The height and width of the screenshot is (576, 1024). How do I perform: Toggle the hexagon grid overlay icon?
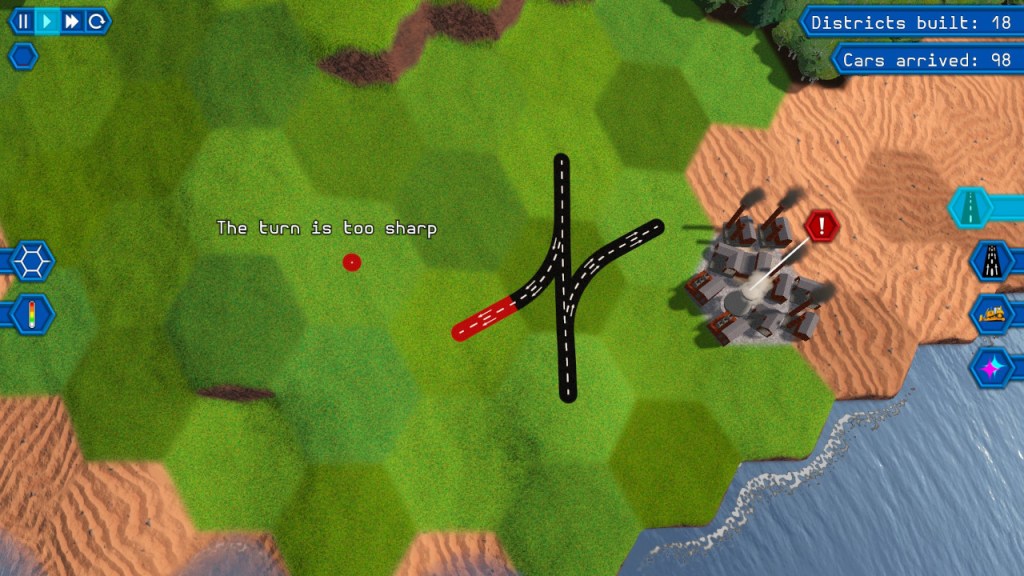click(32, 262)
